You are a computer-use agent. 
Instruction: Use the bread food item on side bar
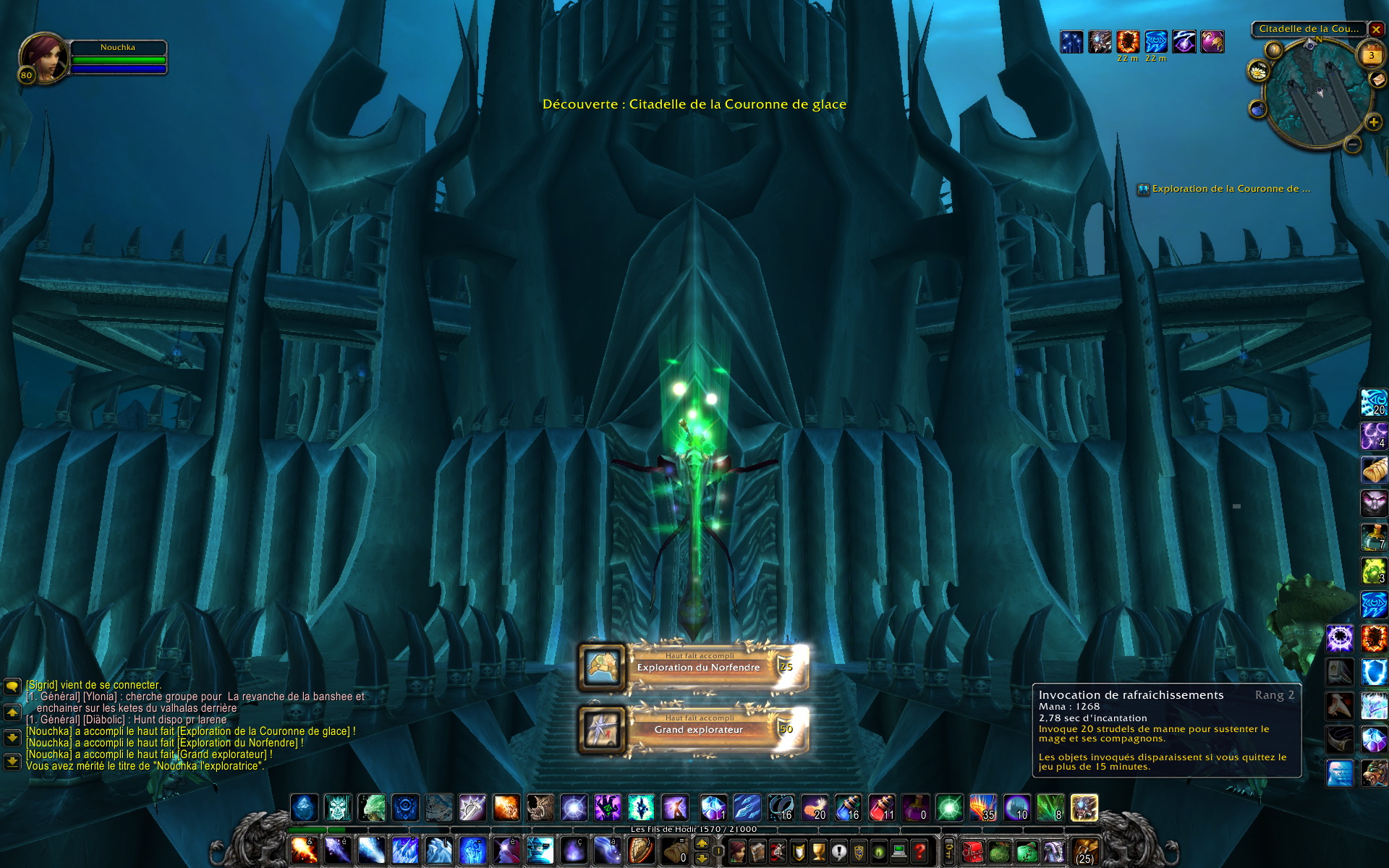coord(1374,470)
